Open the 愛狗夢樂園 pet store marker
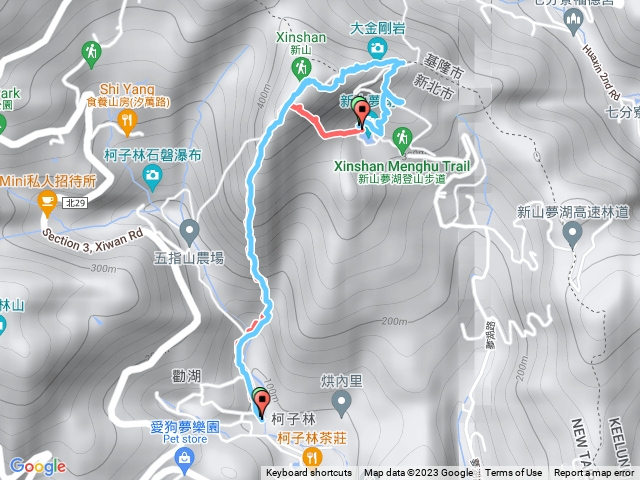The height and width of the screenshot is (480, 640). click(x=183, y=459)
